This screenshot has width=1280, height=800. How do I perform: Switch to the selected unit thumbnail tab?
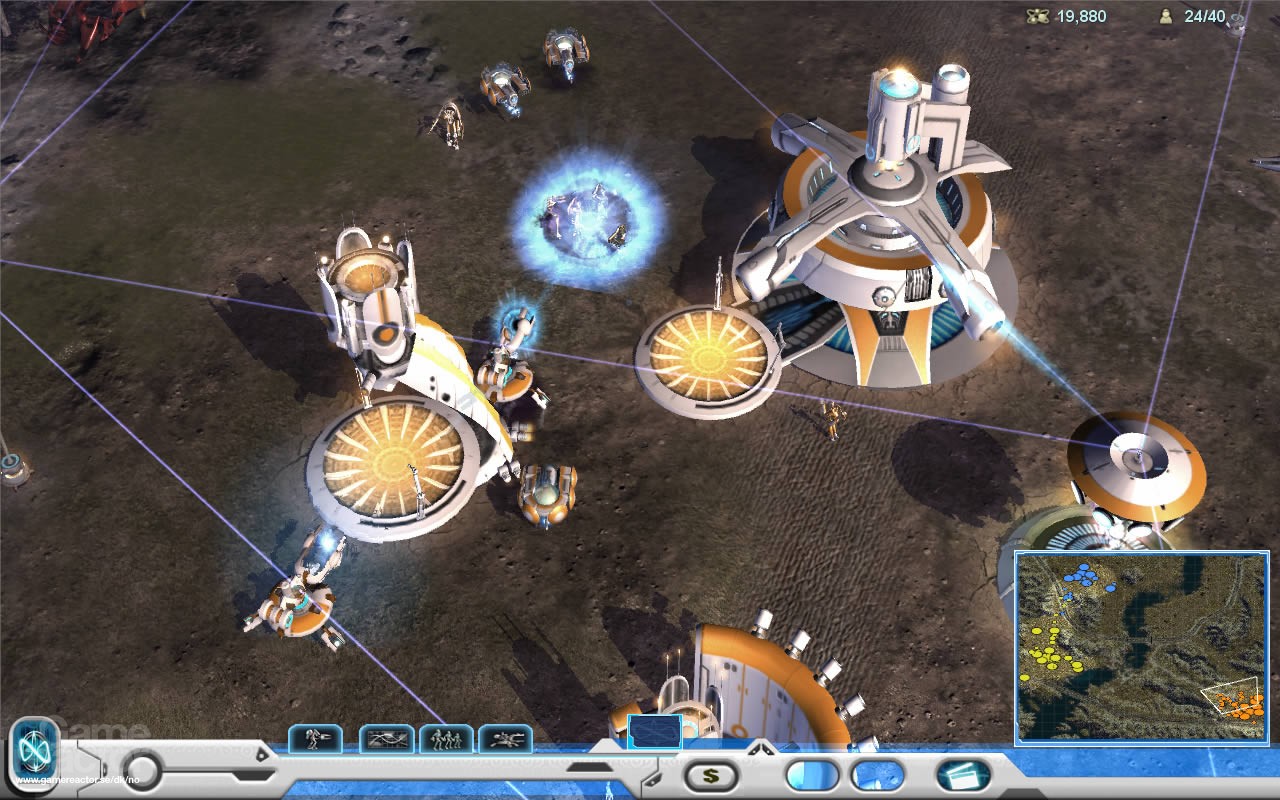656,733
